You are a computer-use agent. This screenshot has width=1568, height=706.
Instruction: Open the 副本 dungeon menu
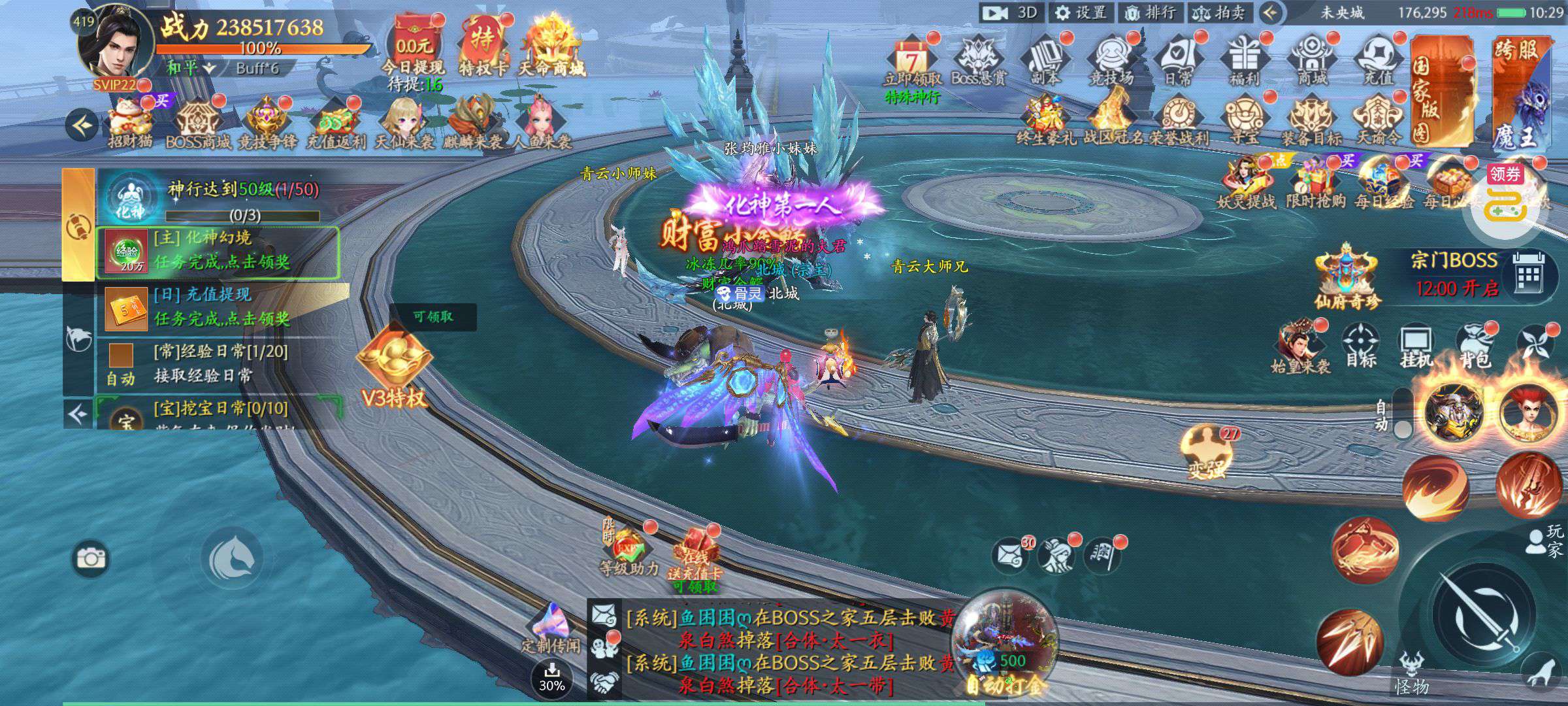[x=1046, y=60]
